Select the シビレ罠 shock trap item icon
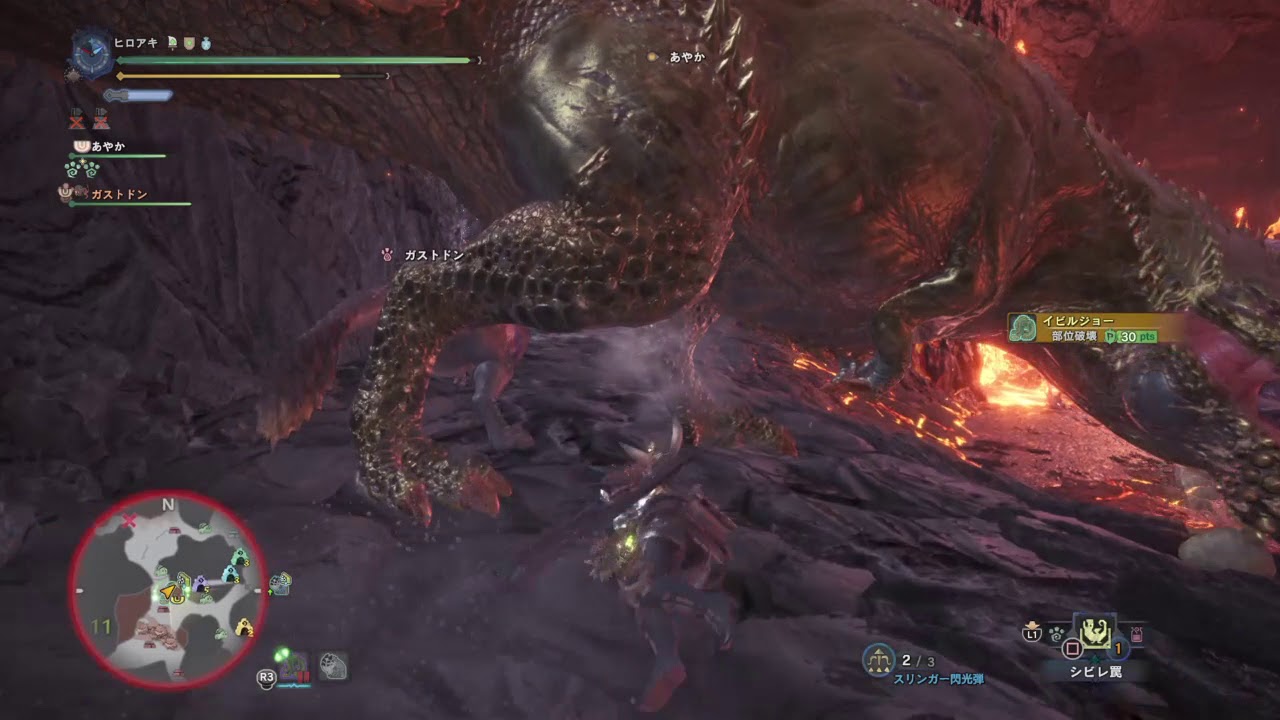 point(1095,634)
